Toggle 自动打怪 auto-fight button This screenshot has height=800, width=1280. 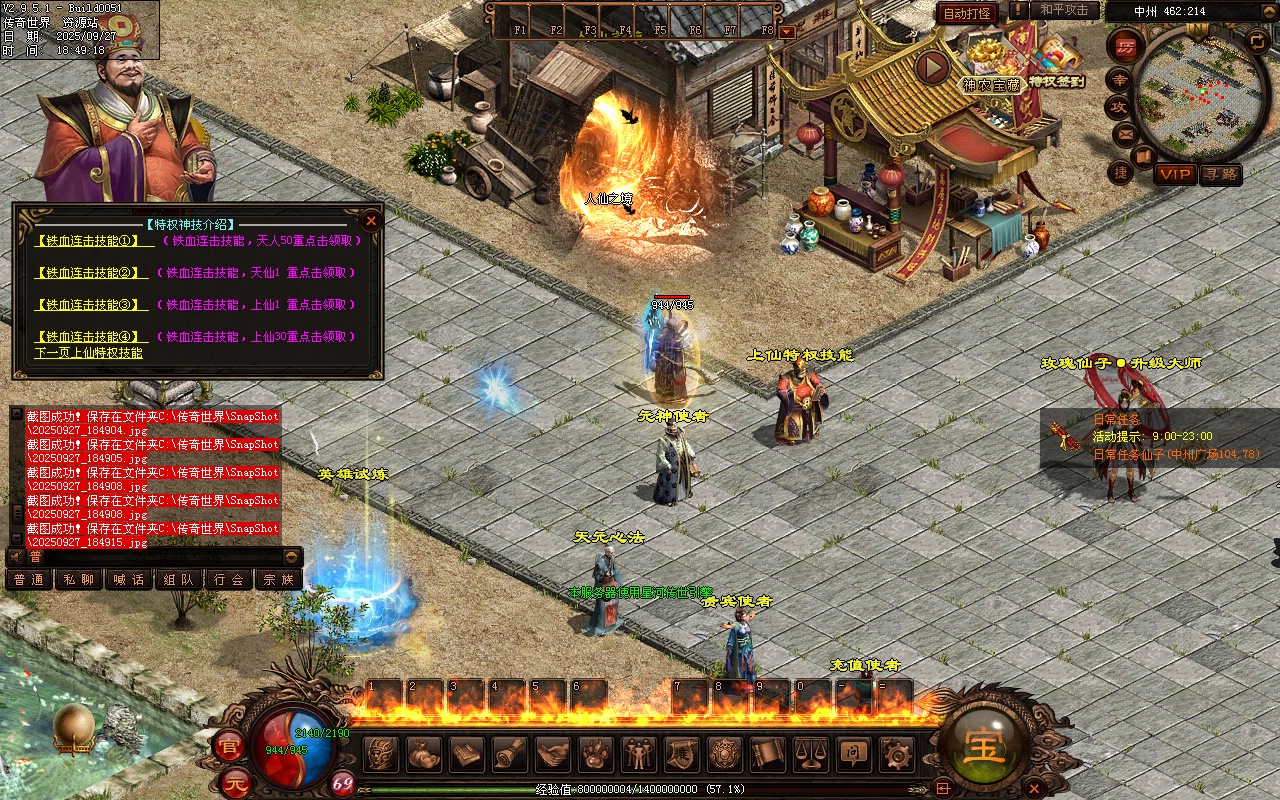967,13
